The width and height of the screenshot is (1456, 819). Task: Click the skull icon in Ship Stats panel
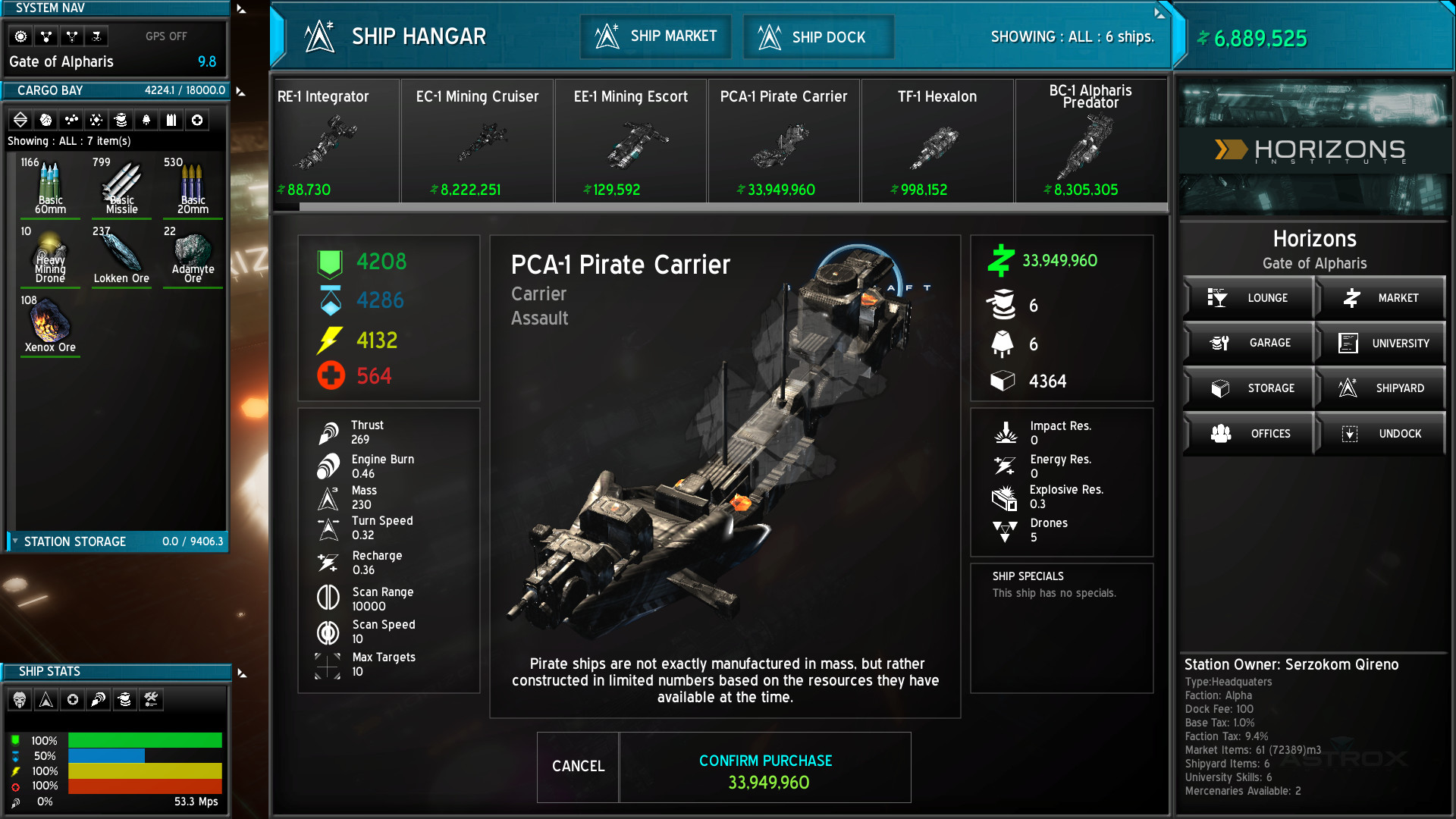click(x=20, y=699)
